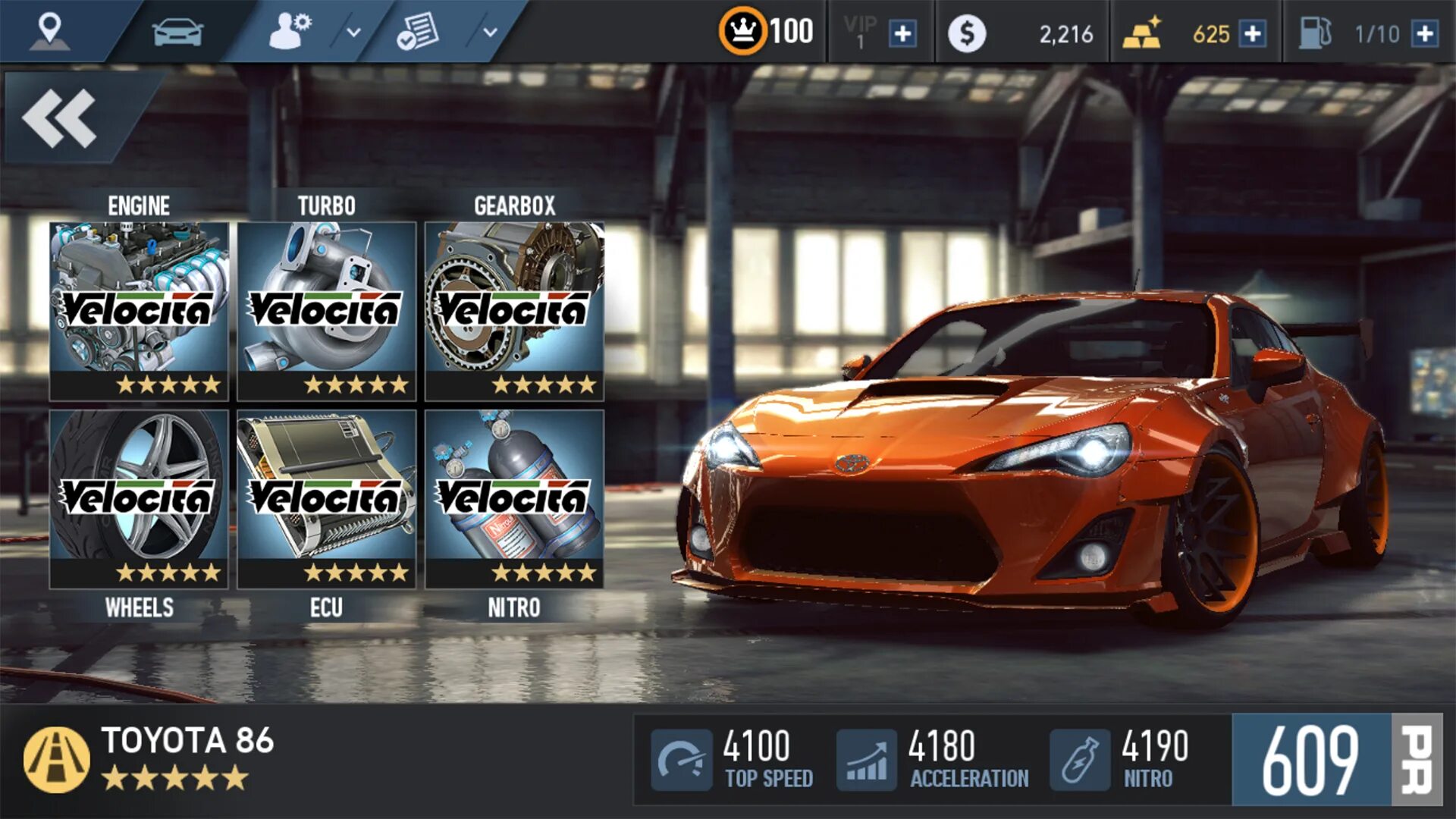The width and height of the screenshot is (1456, 819).
Task: Open the player profile settings dropdown
Action: 353,33
